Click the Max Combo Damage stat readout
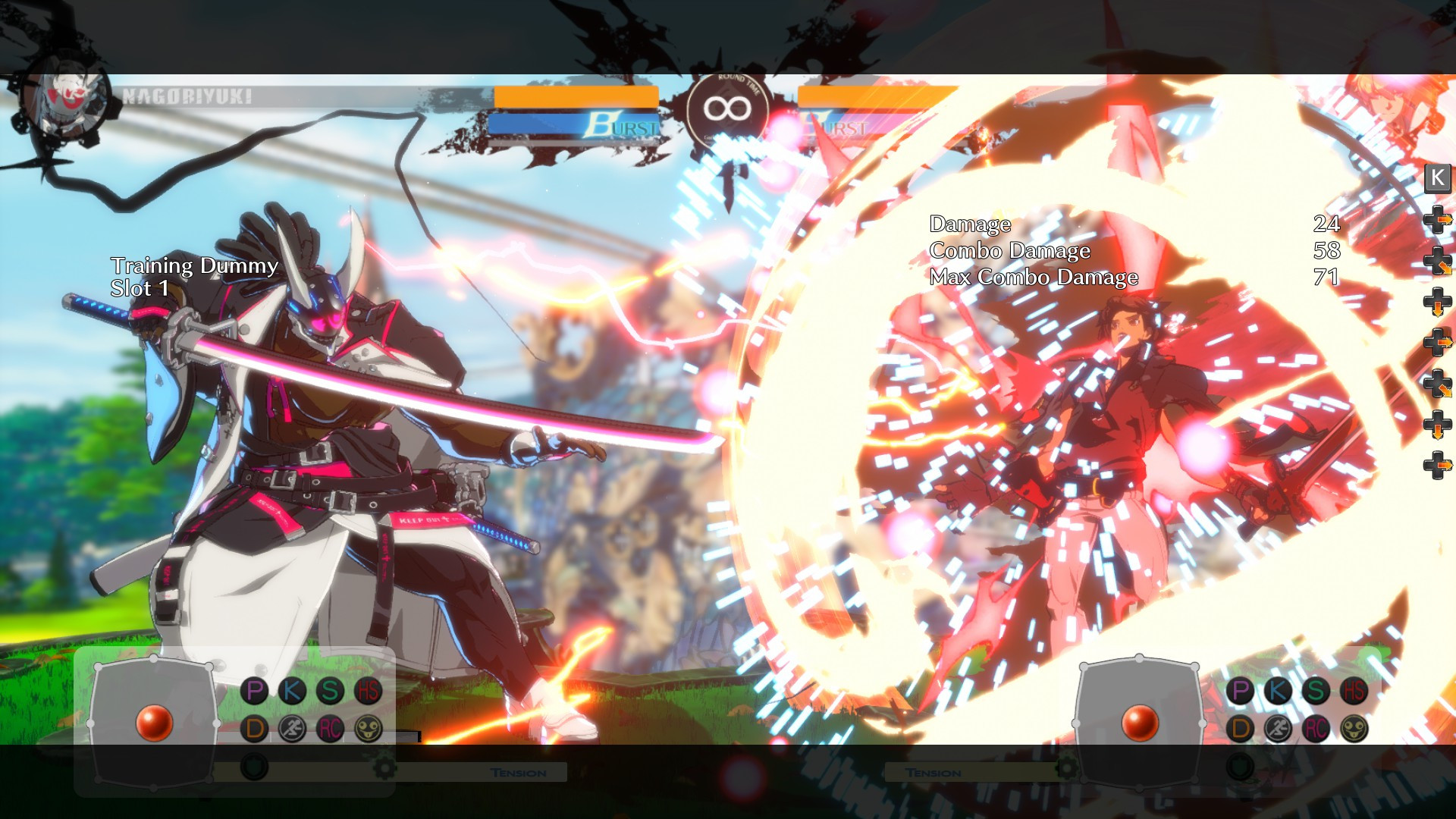 point(1034,278)
